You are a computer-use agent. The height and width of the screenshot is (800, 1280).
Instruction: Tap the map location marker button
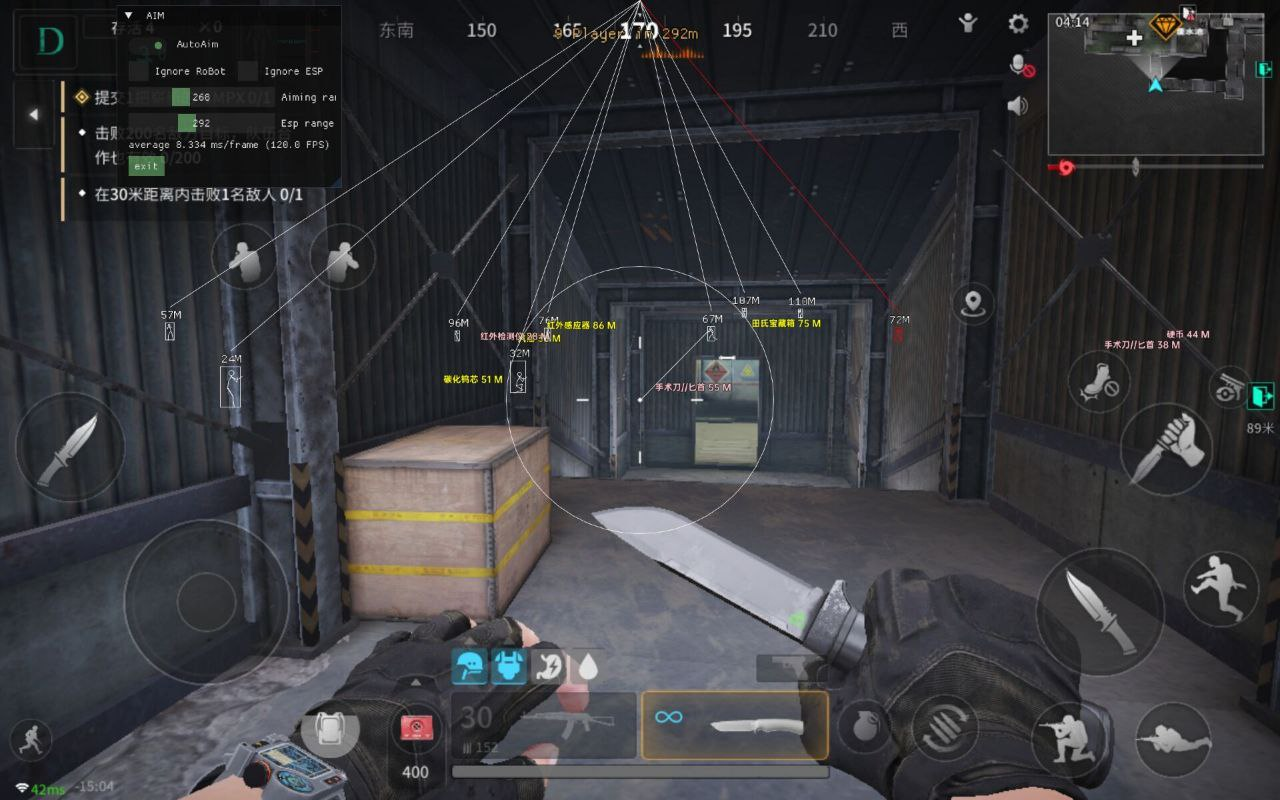(x=973, y=303)
